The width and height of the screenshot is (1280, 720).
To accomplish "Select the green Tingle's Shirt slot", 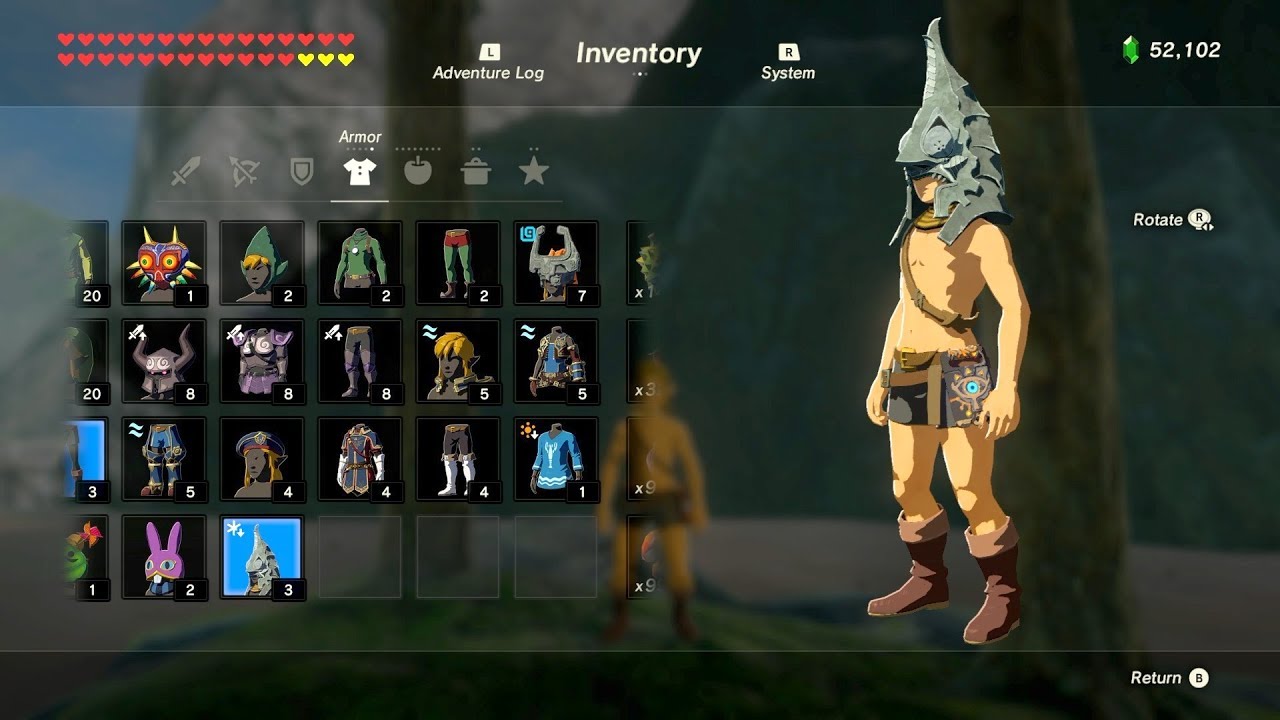I will (x=360, y=263).
